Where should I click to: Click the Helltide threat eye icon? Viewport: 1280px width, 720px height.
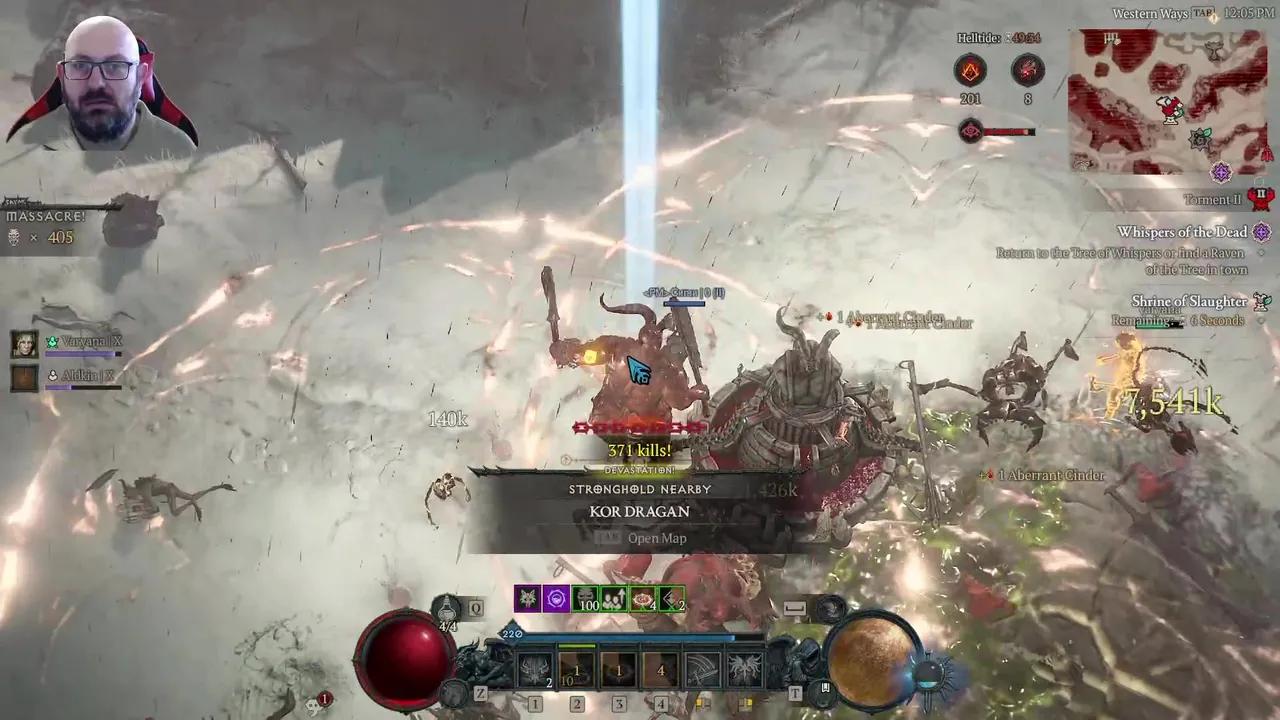pyautogui.click(x=970, y=130)
